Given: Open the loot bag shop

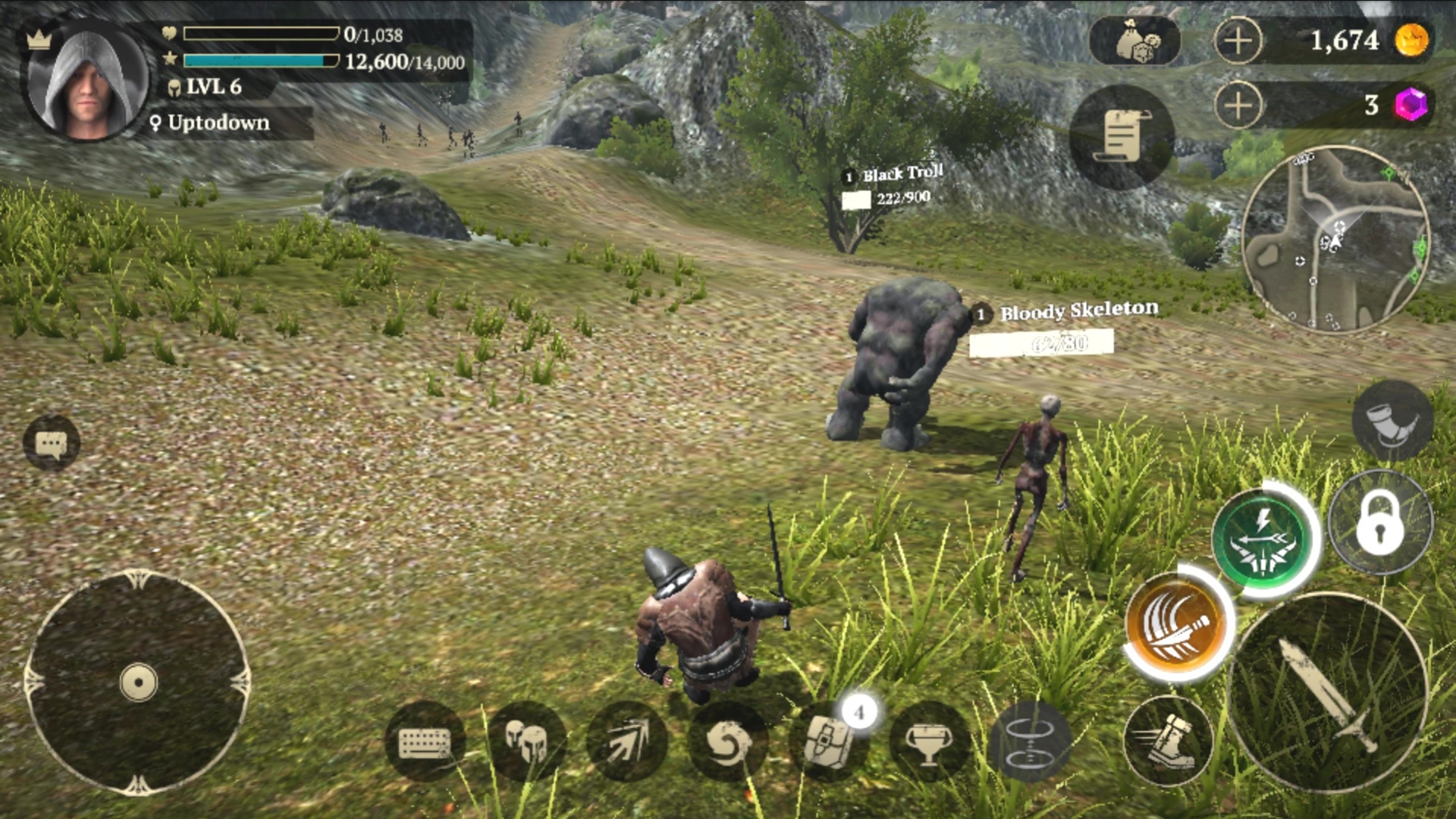Looking at the screenshot, I should click(x=1134, y=41).
